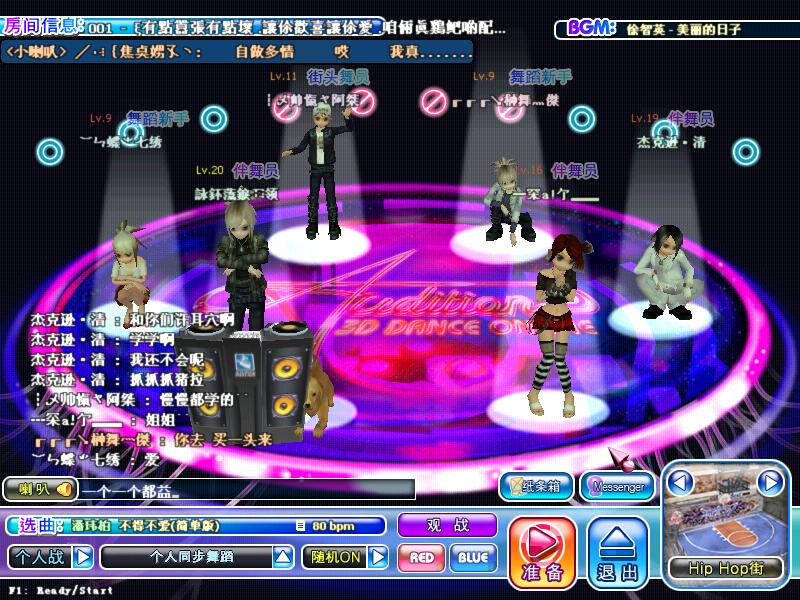Join the RED team
This screenshot has height=600, width=800.
(x=422, y=557)
